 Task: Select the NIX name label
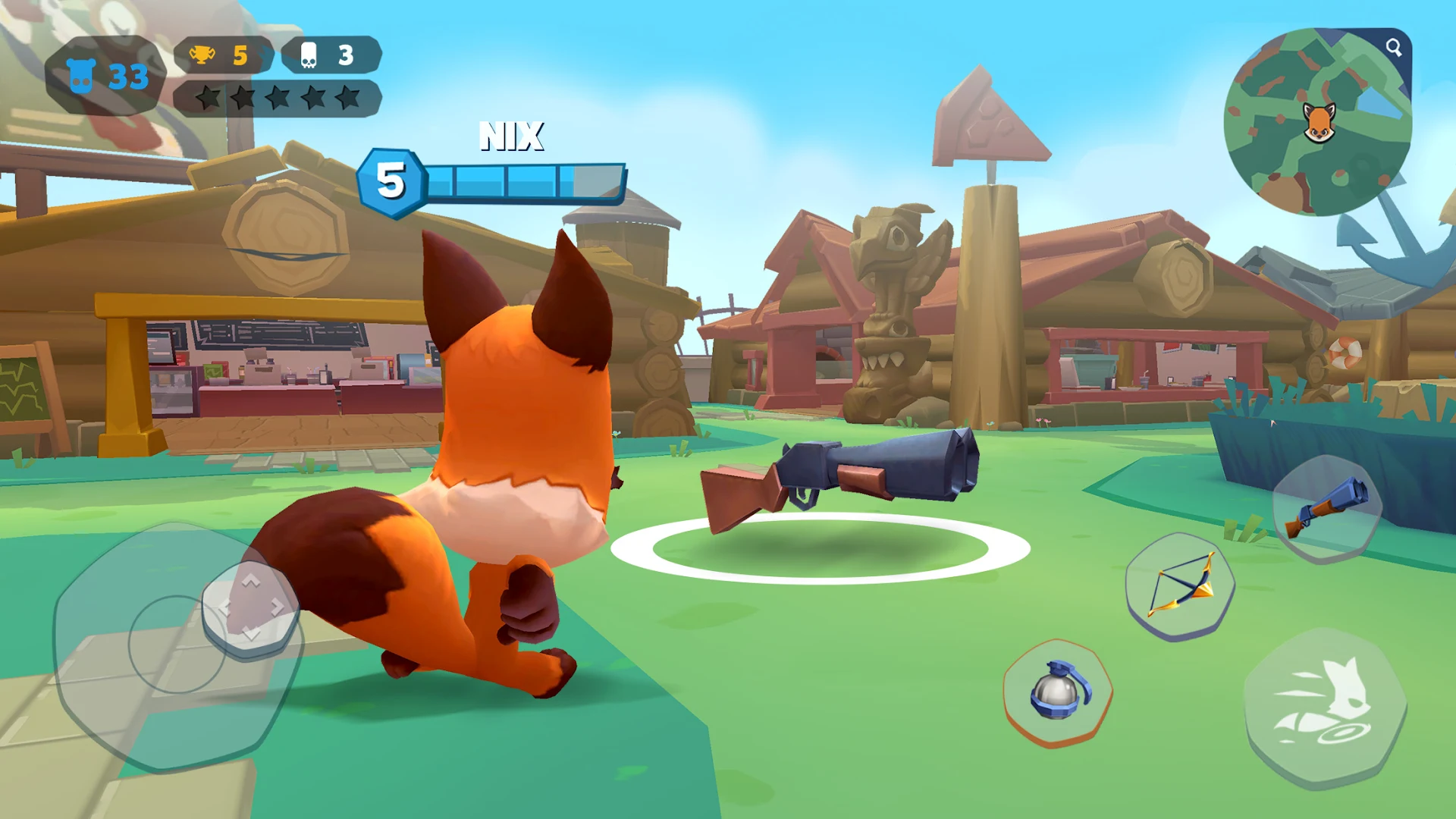click(x=511, y=138)
